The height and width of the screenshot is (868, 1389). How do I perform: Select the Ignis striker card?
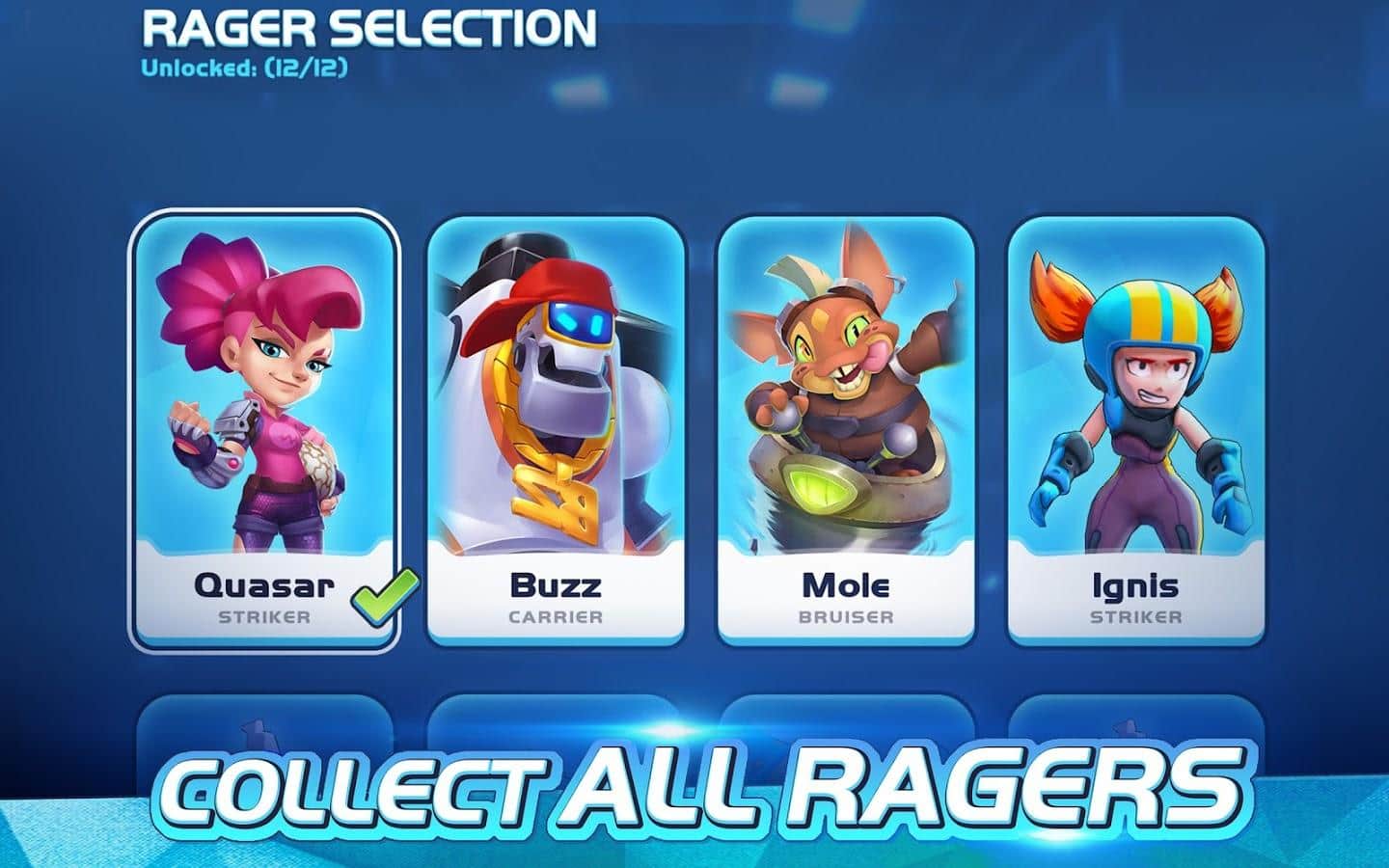click(1135, 430)
